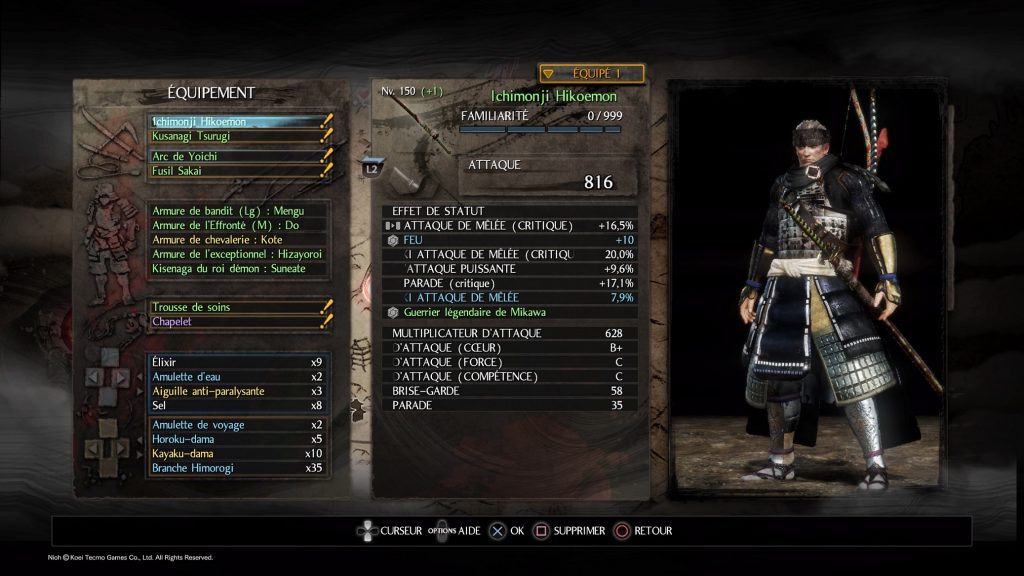Choose the Branche Himorogi item

pos(236,468)
